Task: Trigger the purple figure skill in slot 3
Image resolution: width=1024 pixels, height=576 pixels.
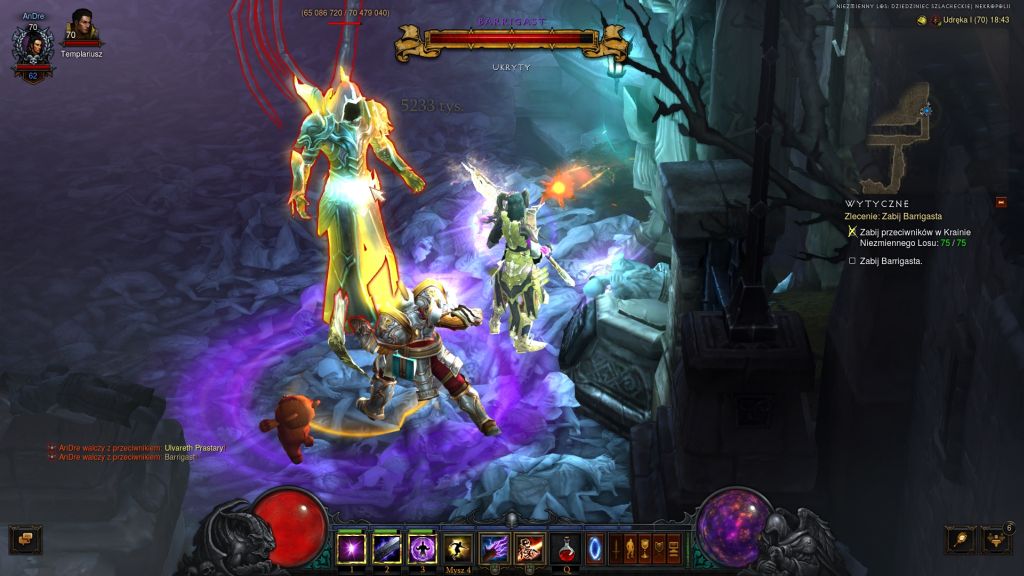Action: tap(421, 548)
